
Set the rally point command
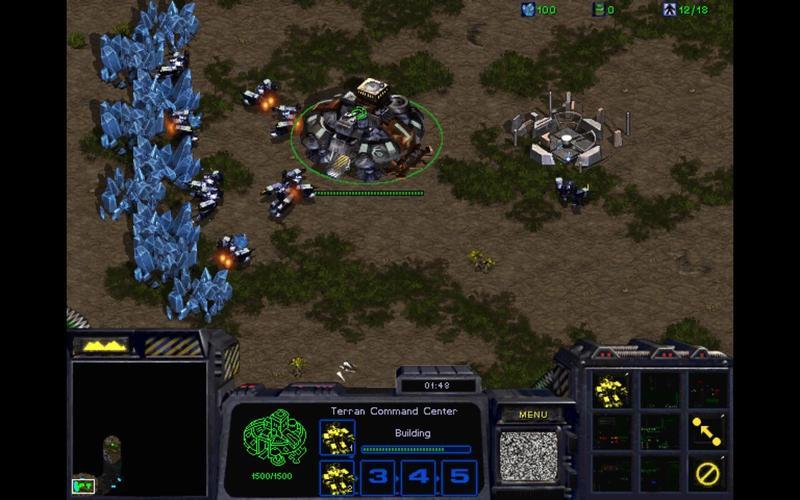(x=707, y=430)
